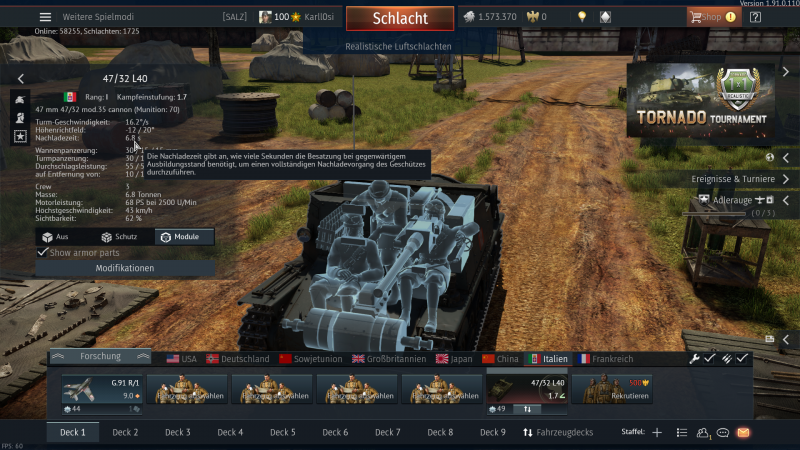The height and width of the screenshot is (450, 800).
Task: Open the Tornado Tournament banner
Action: pyautogui.click(x=701, y=102)
